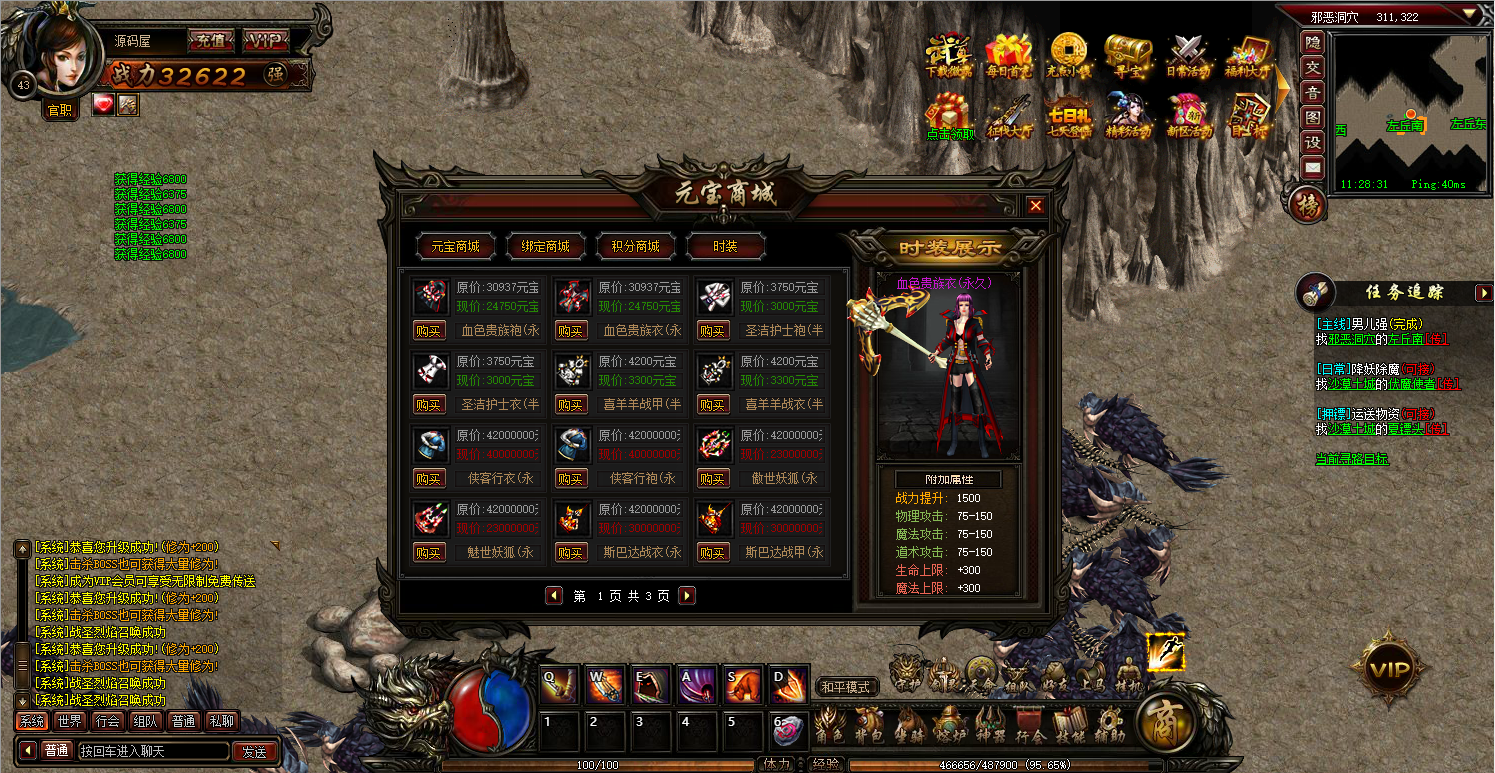Open 日常活动 crossed swords icon

[x=1189, y=56]
